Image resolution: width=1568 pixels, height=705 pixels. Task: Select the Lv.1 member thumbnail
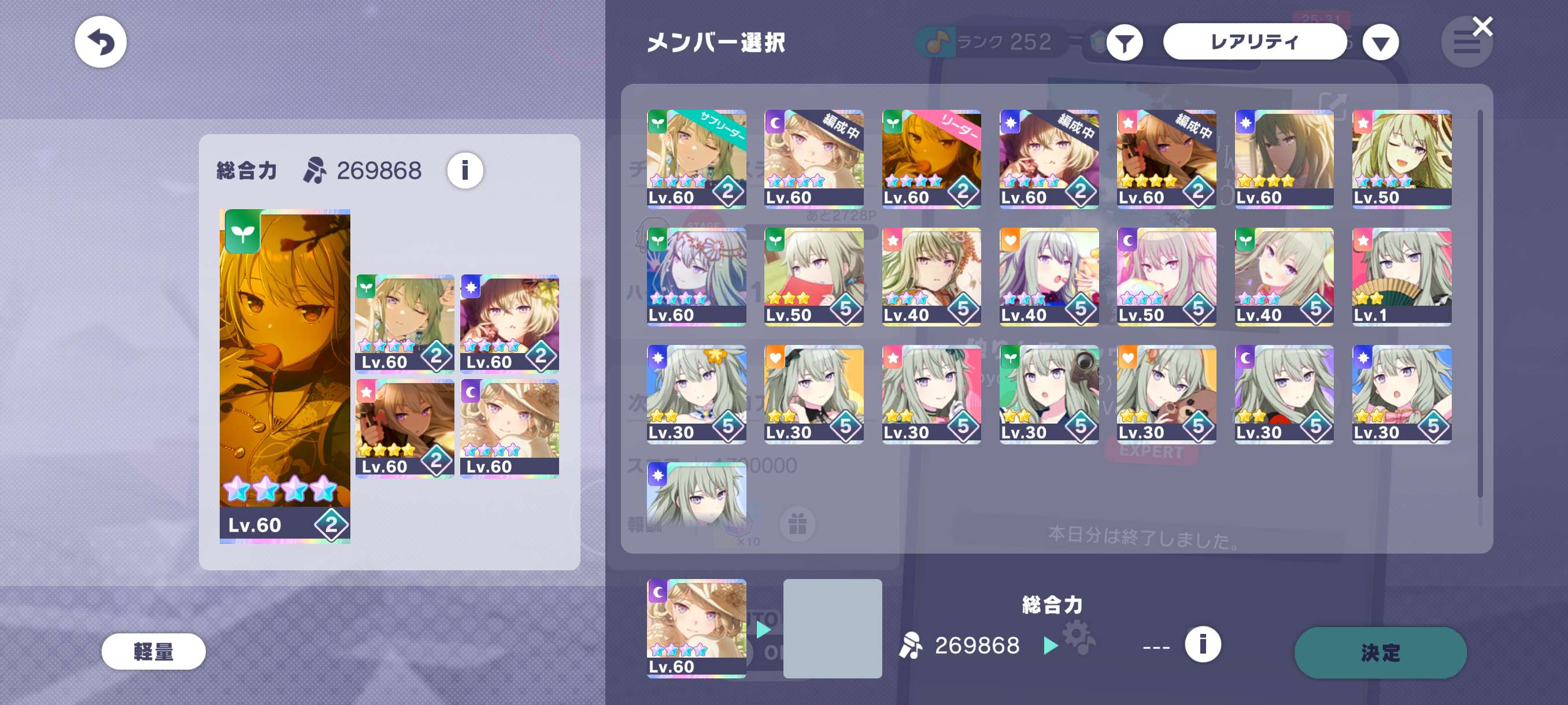point(1402,277)
